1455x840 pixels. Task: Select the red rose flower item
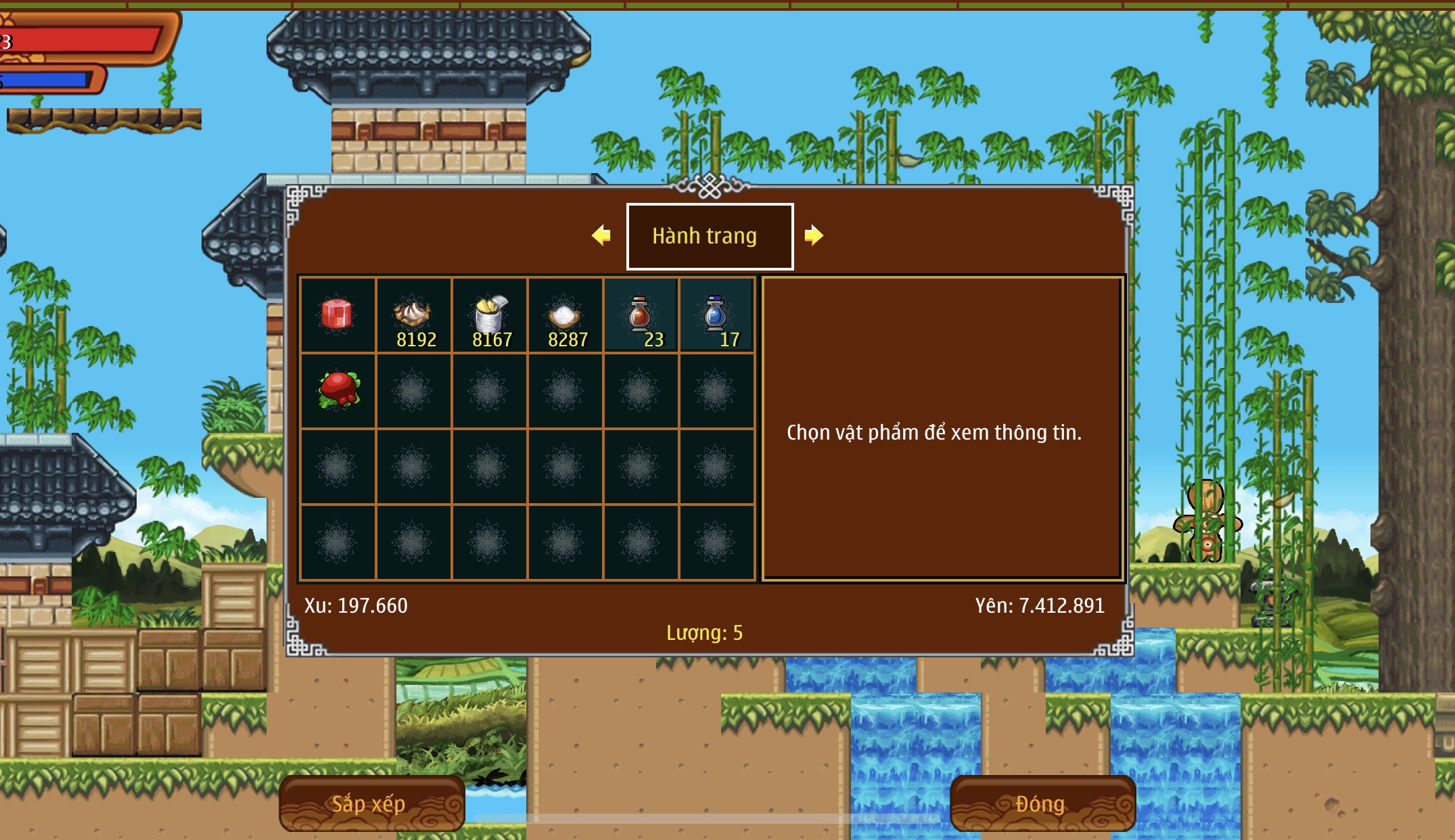tap(338, 391)
